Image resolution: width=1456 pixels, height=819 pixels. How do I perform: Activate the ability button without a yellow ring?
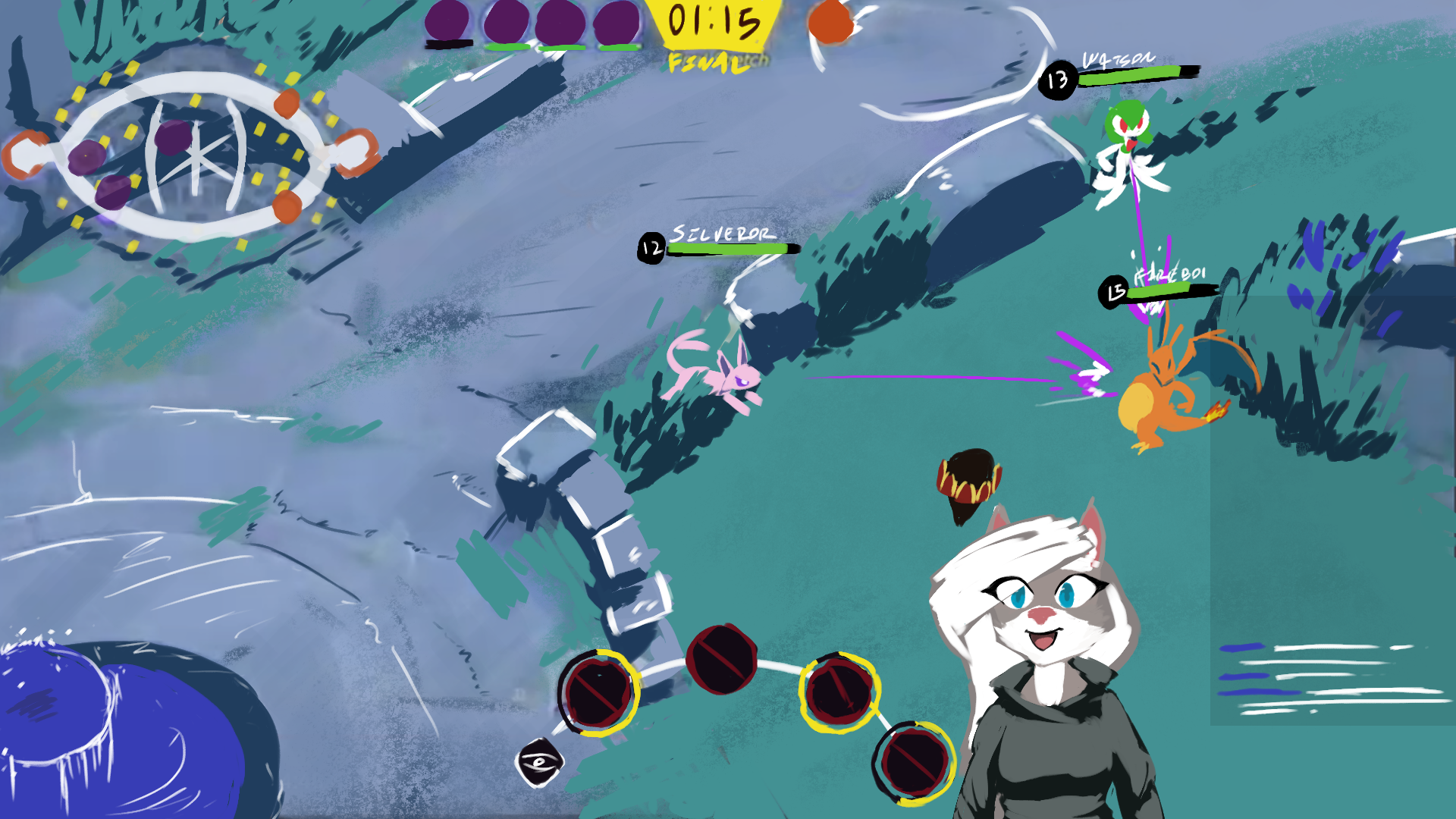[721, 659]
